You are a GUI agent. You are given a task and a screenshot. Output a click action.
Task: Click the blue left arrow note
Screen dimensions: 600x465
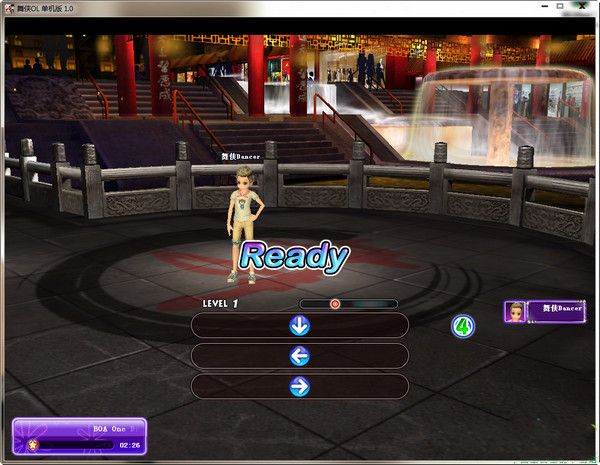click(299, 356)
